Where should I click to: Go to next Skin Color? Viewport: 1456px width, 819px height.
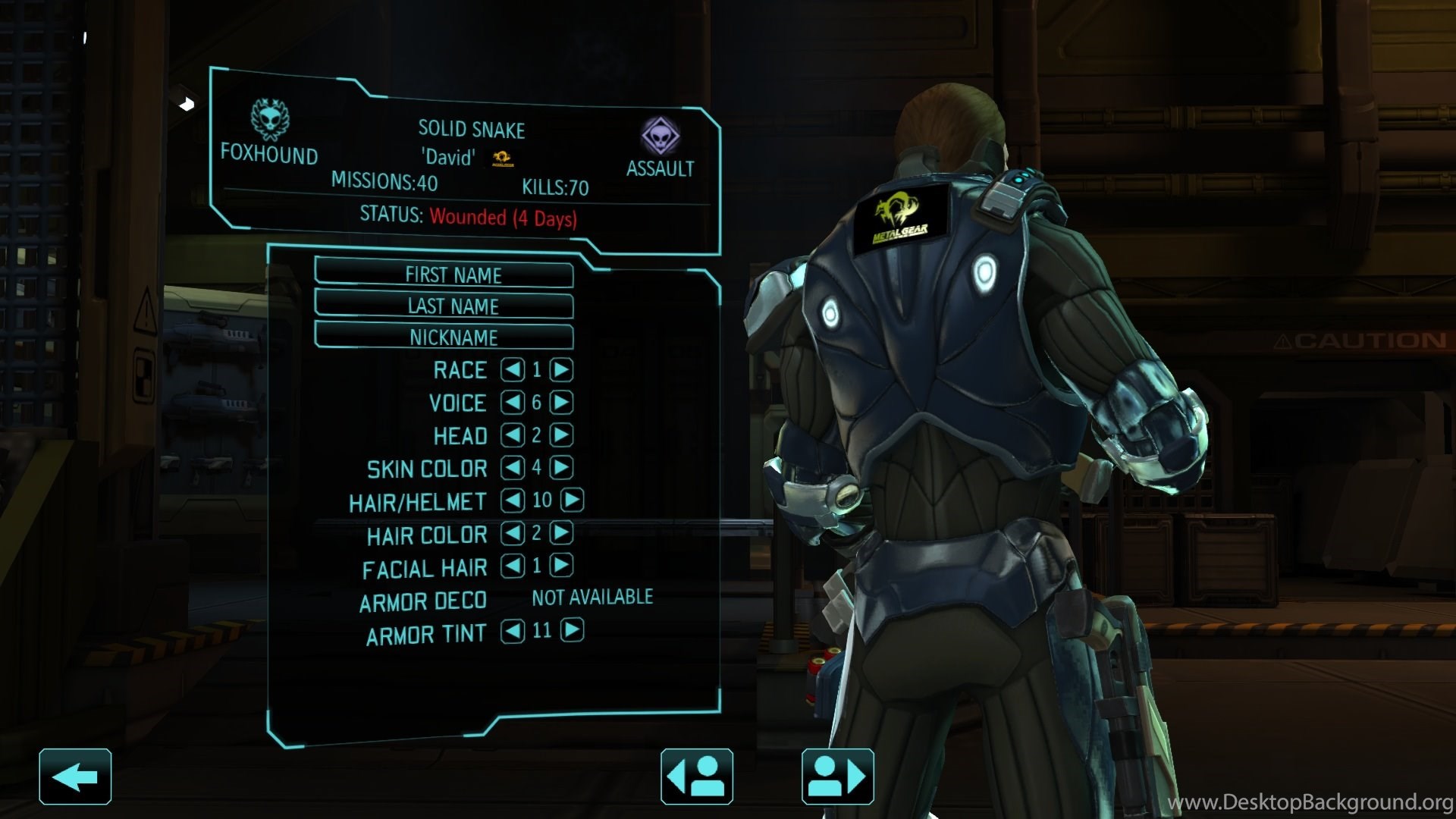click(561, 467)
